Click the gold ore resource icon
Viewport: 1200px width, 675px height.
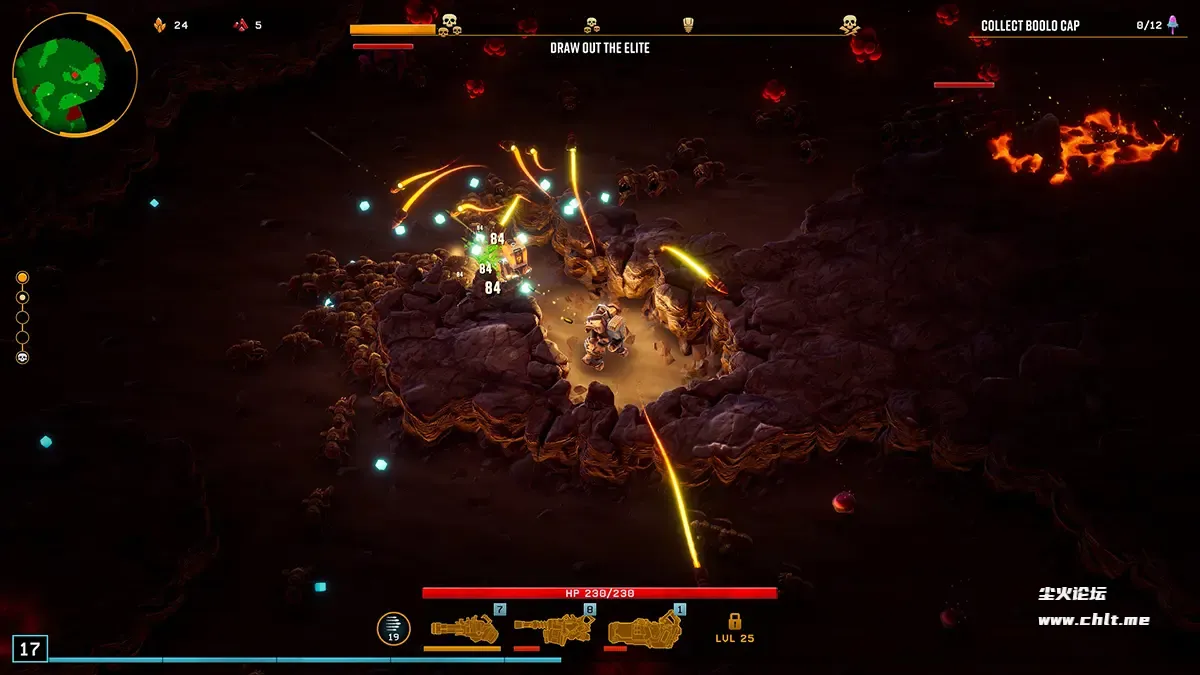160,25
